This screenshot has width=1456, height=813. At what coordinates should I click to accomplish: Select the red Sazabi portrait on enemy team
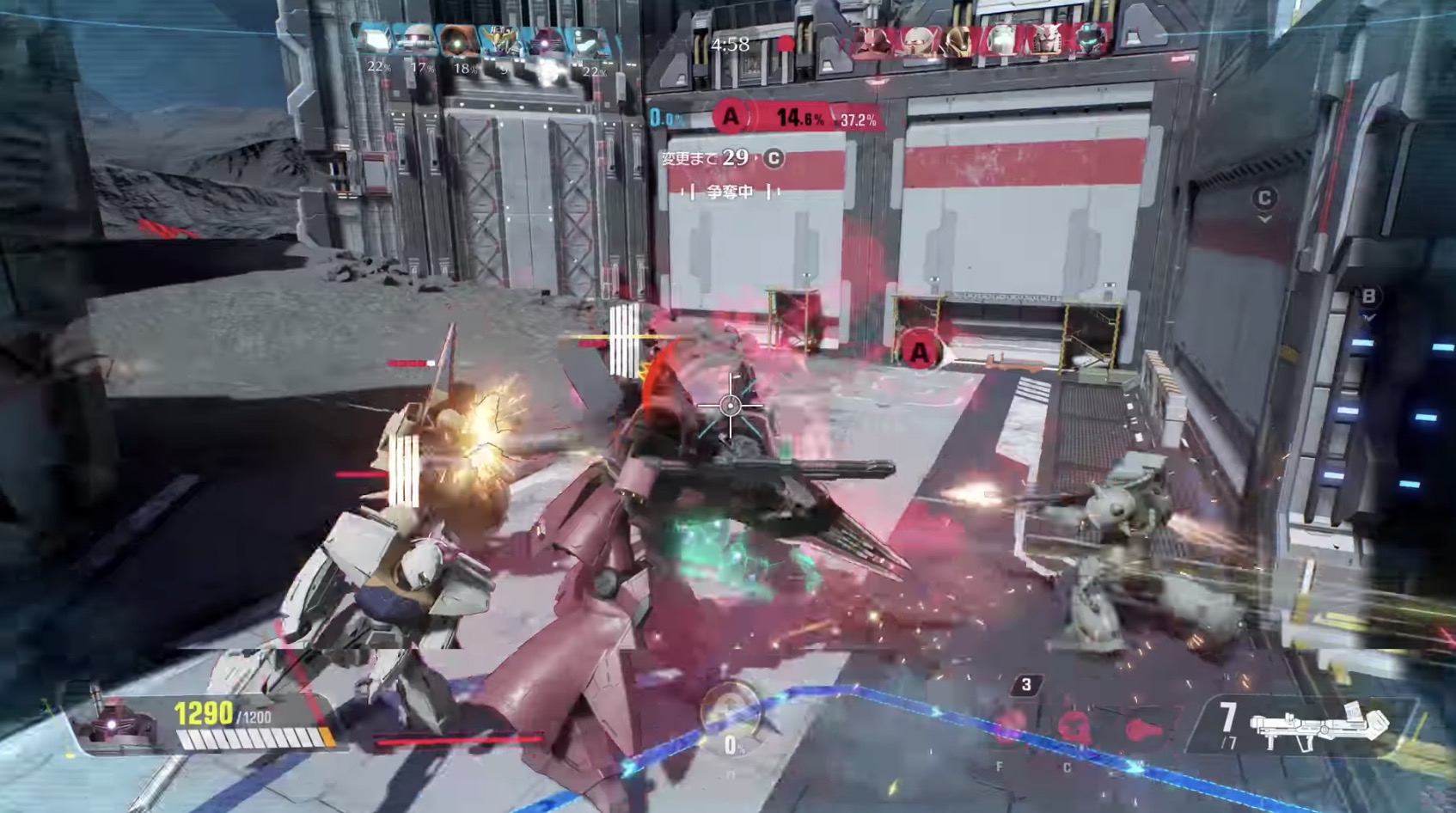tap(871, 40)
